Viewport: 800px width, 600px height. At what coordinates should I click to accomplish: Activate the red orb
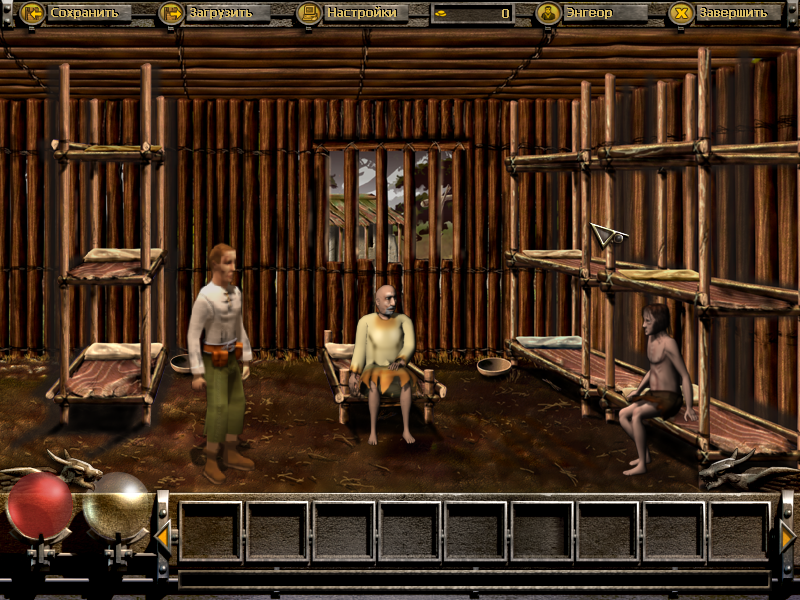[x=40, y=507]
